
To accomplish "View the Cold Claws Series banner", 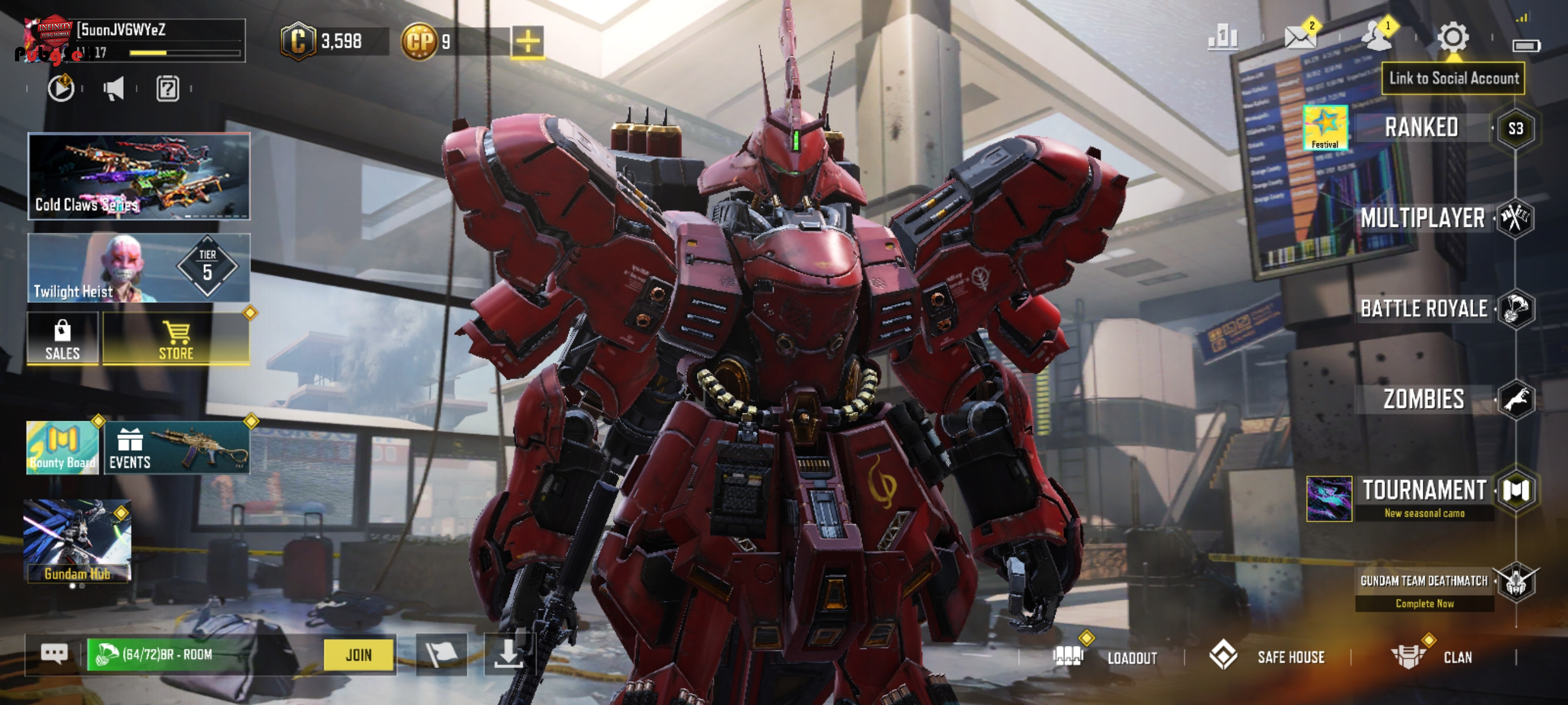I will [x=139, y=176].
